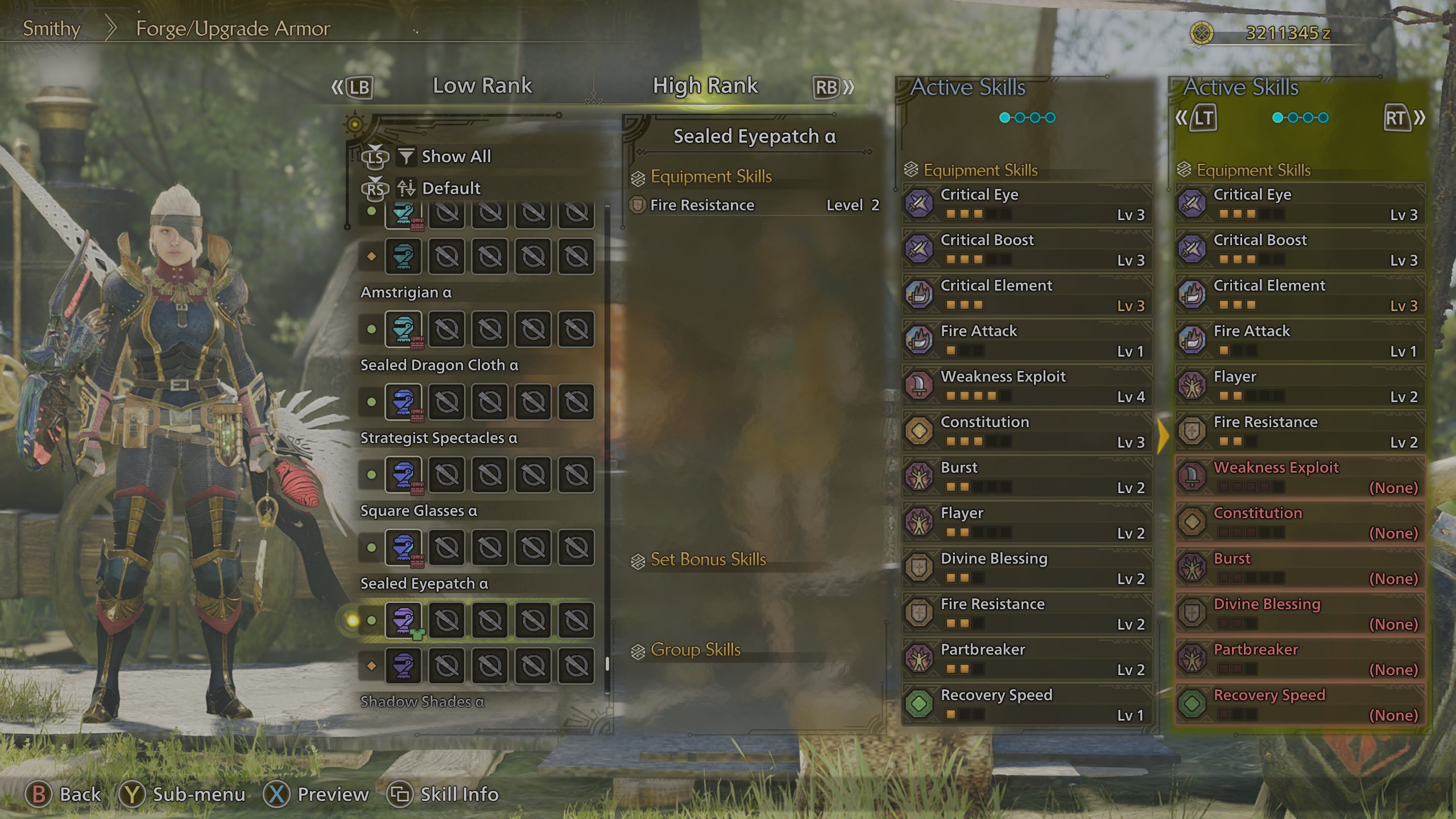Open the Show All filter
The image size is (1456, 819).
point(455,156)
